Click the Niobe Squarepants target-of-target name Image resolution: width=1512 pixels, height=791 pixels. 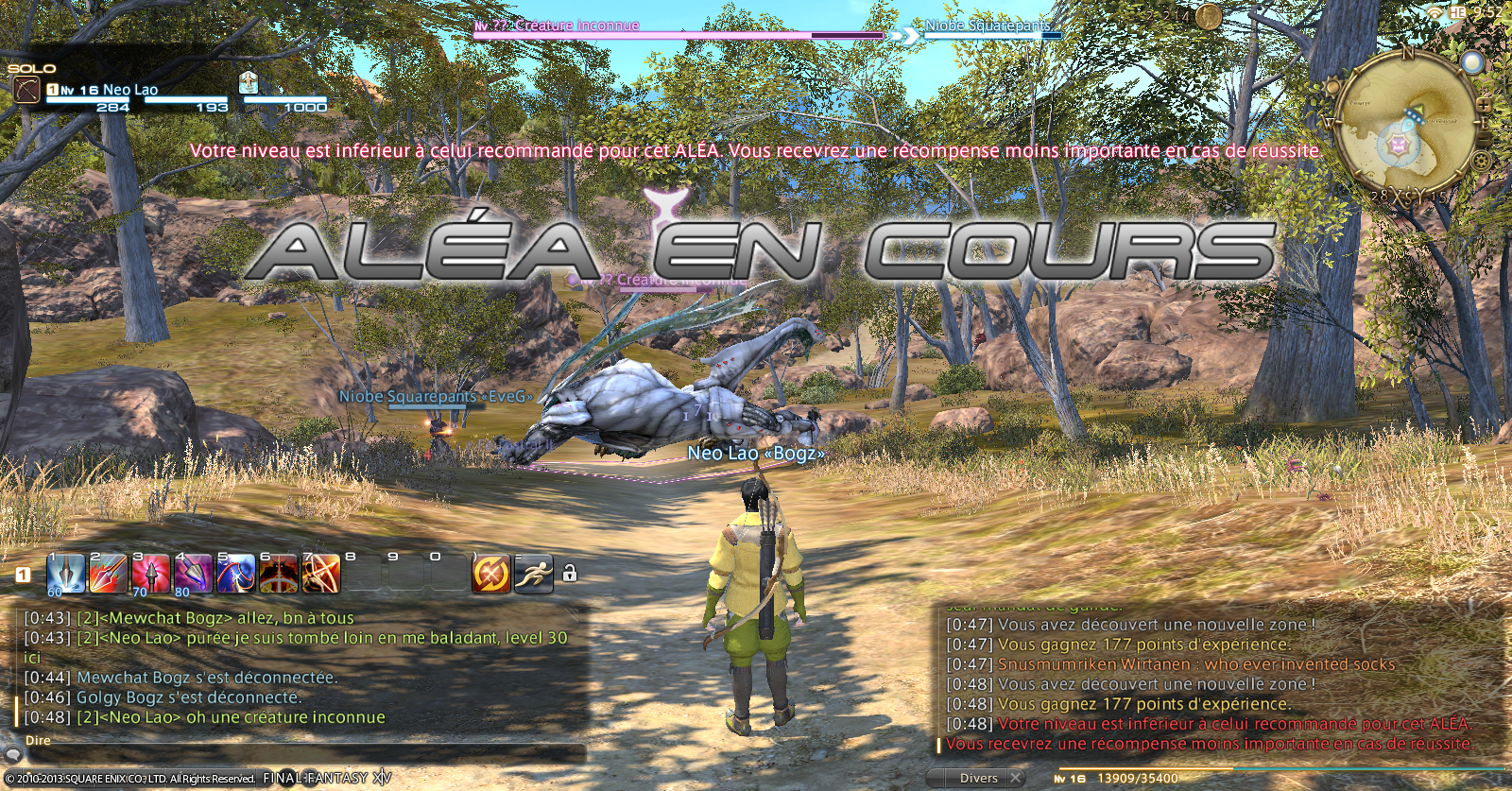click(x=988, y=26)
